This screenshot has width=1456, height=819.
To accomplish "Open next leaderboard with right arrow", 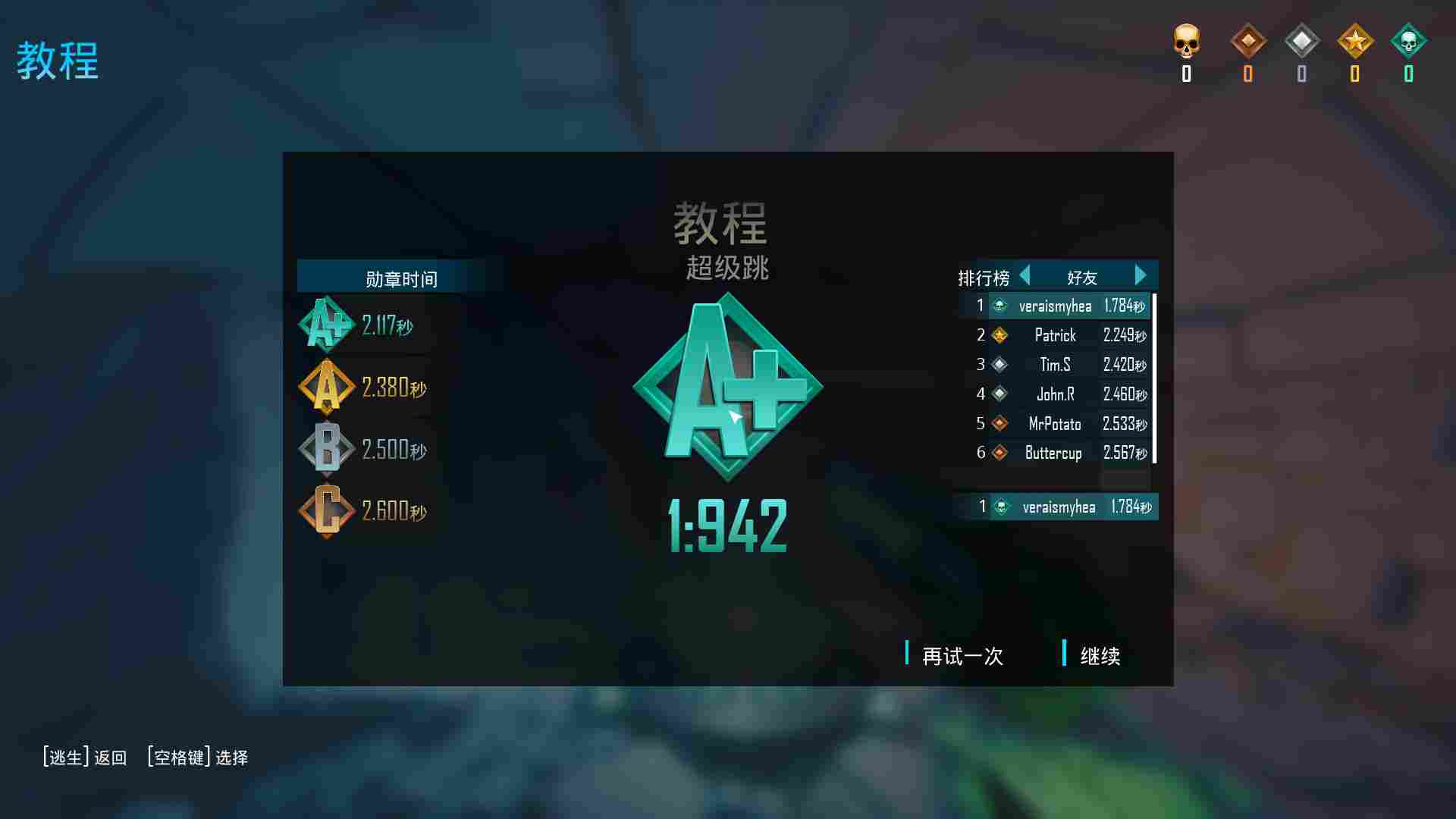I will 1141,276.
